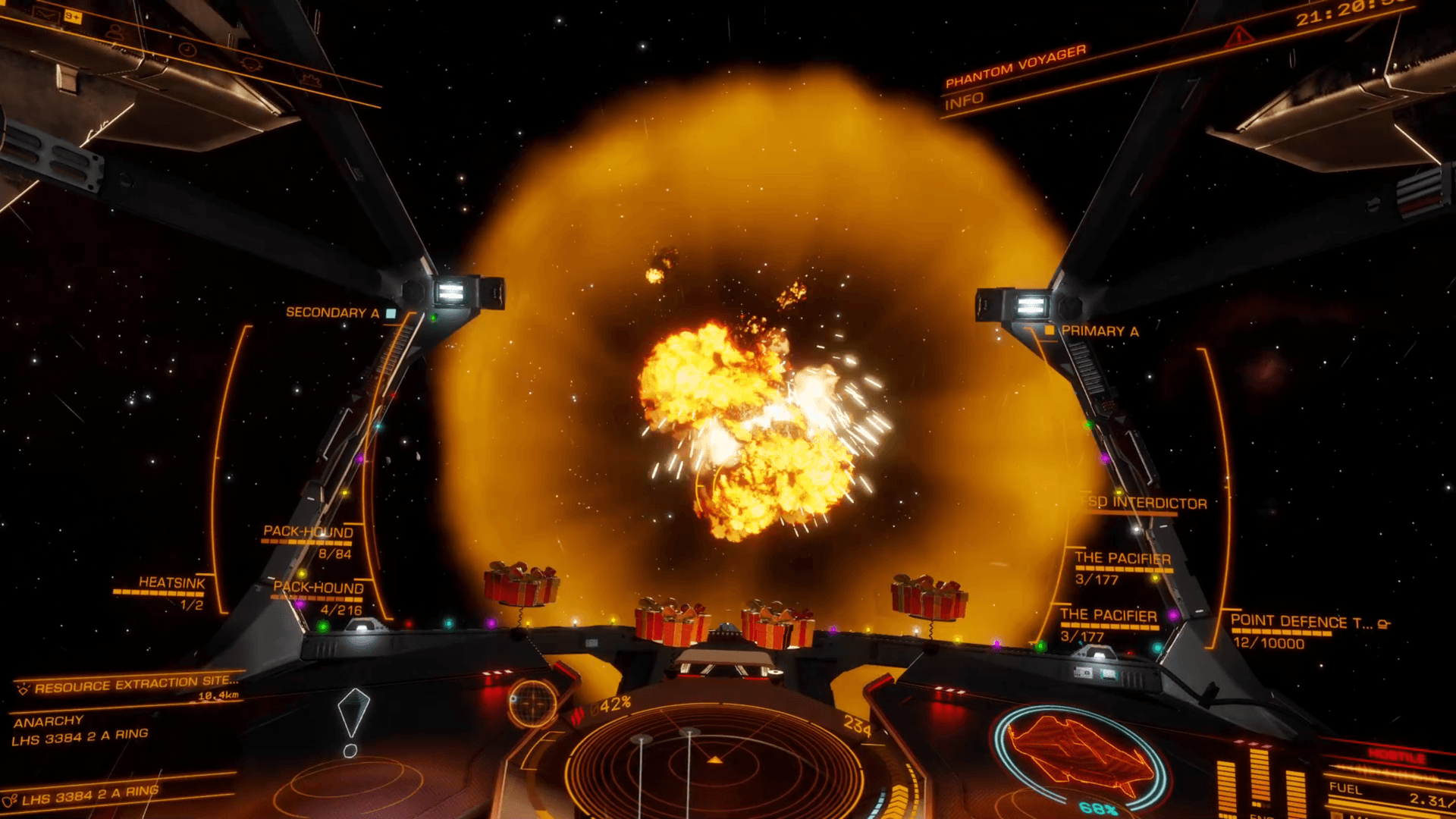Select the Primary A fire group label
The width and height of the screenshot is (1456, 819).
tap(1099, 331)
